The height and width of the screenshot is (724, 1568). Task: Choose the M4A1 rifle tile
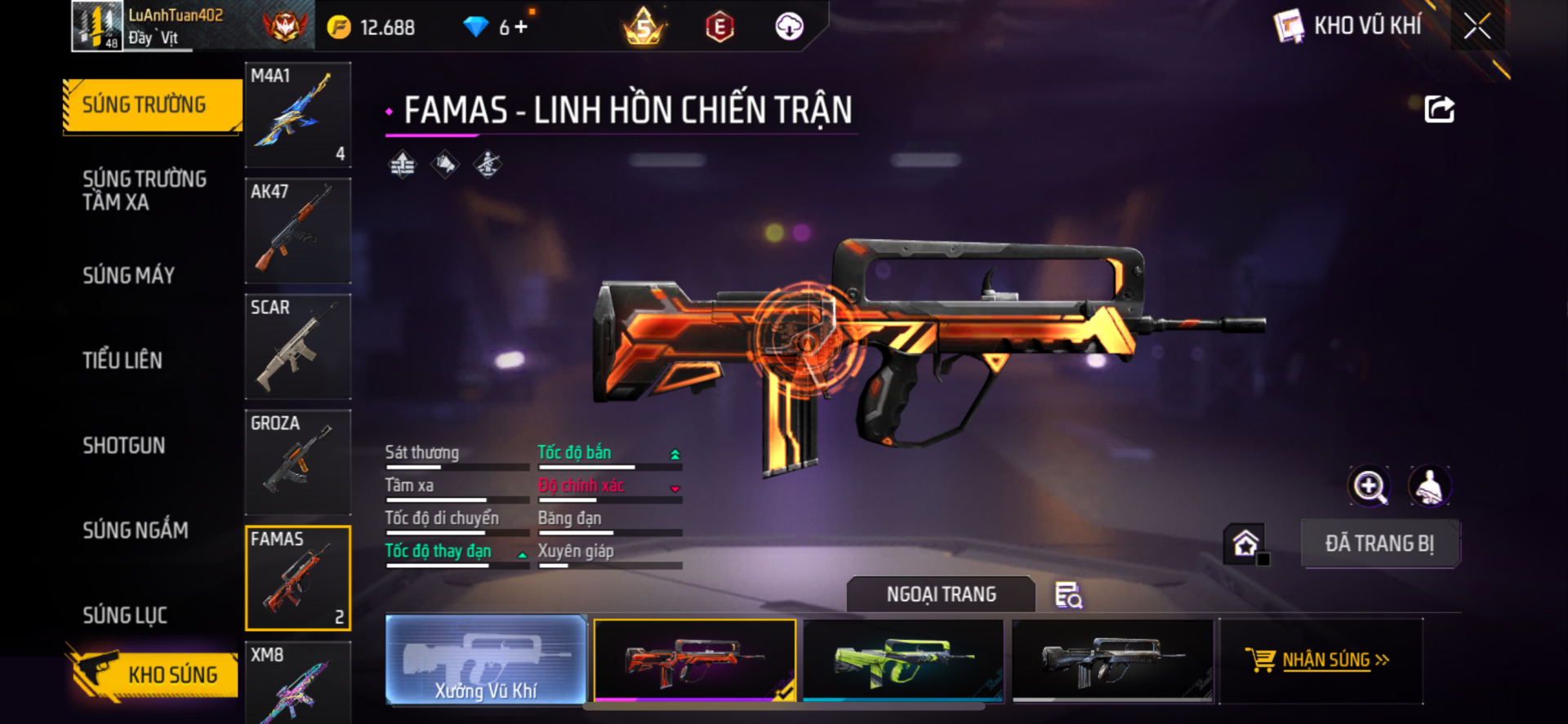point(298,115)
